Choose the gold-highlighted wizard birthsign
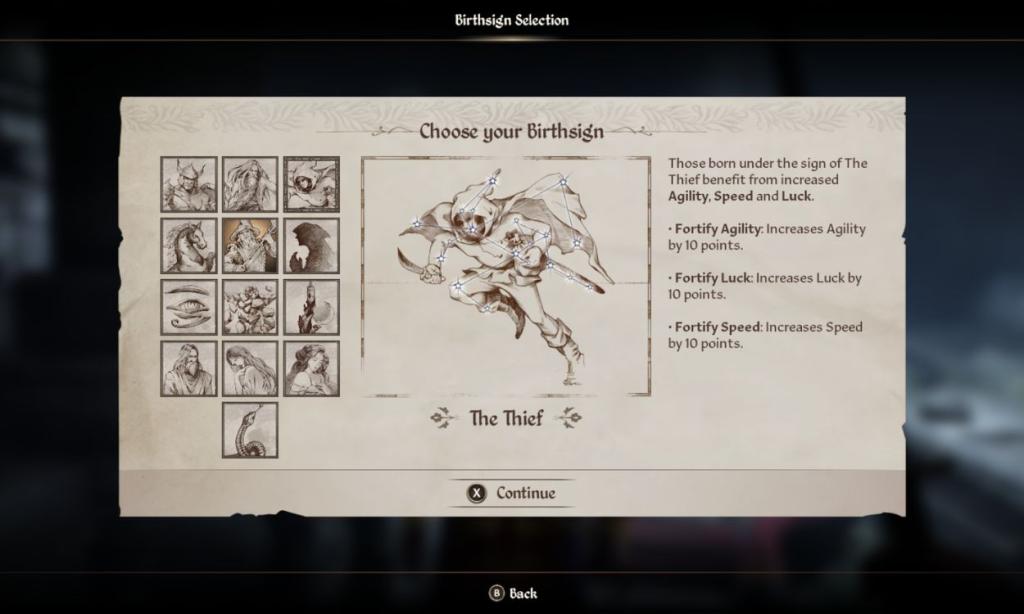 point(250,246)
